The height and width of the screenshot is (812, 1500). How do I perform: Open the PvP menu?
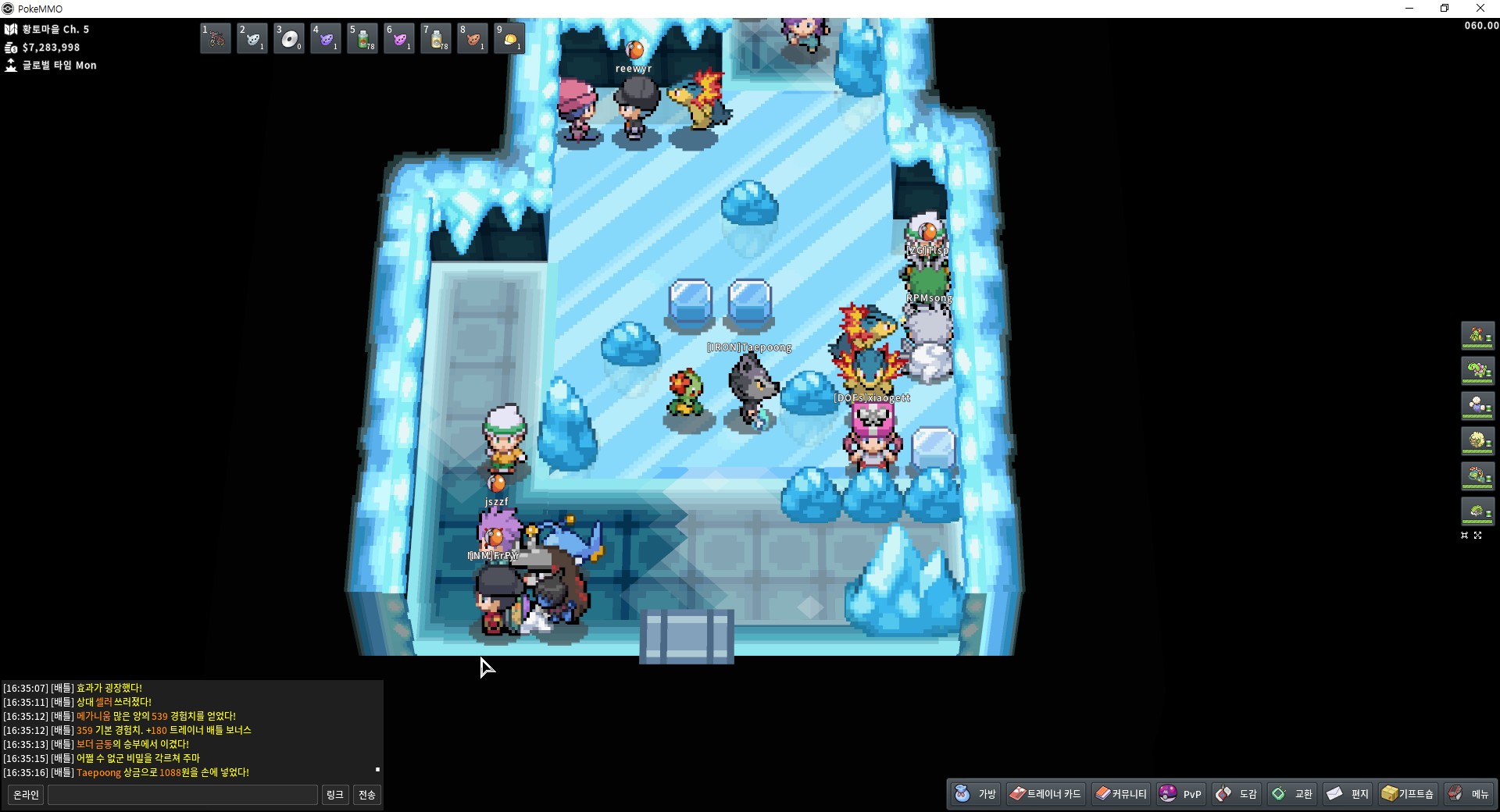pyautogui.click(x=1181, y=794)
